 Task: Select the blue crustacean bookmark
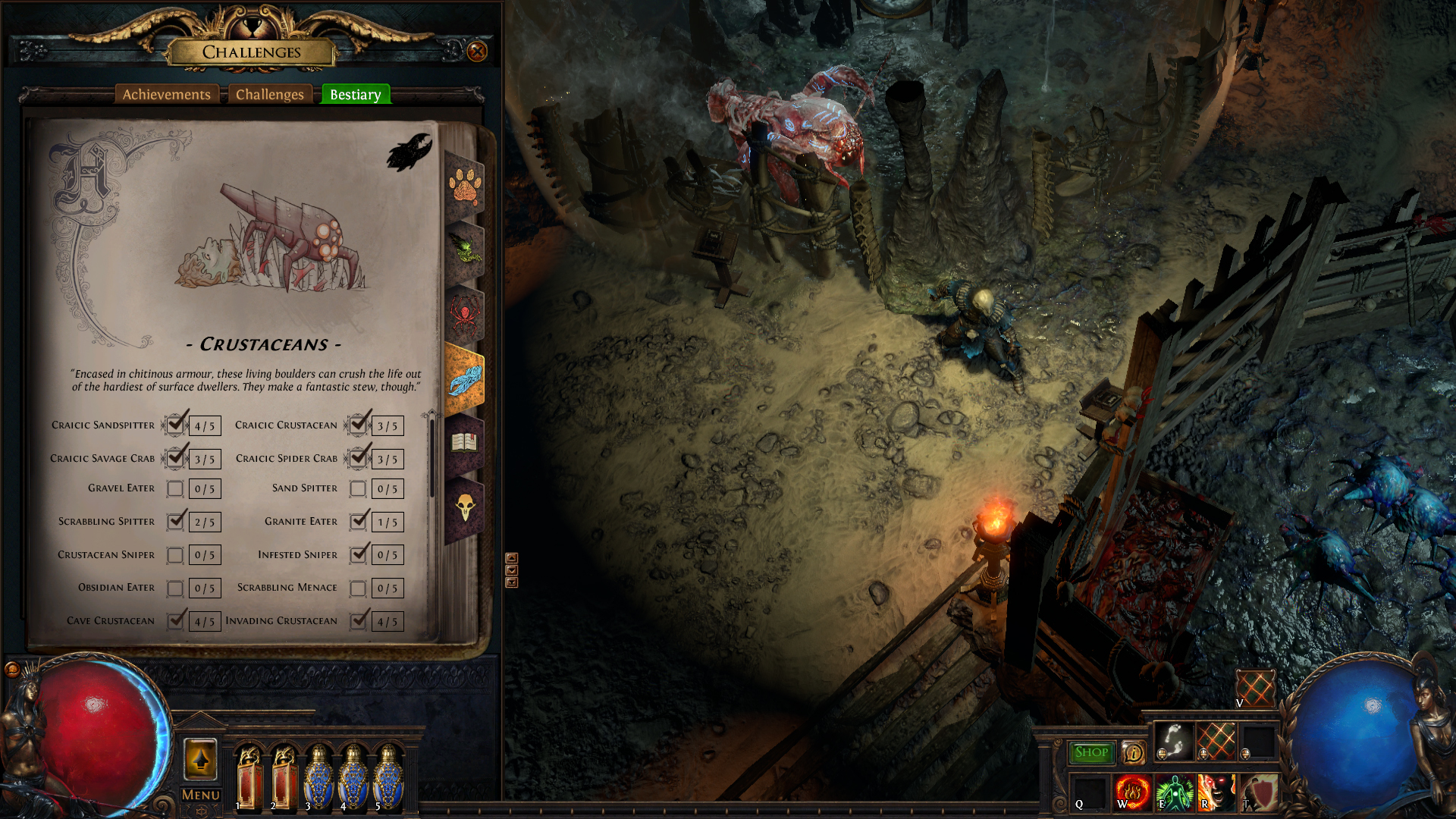[464, 379]
